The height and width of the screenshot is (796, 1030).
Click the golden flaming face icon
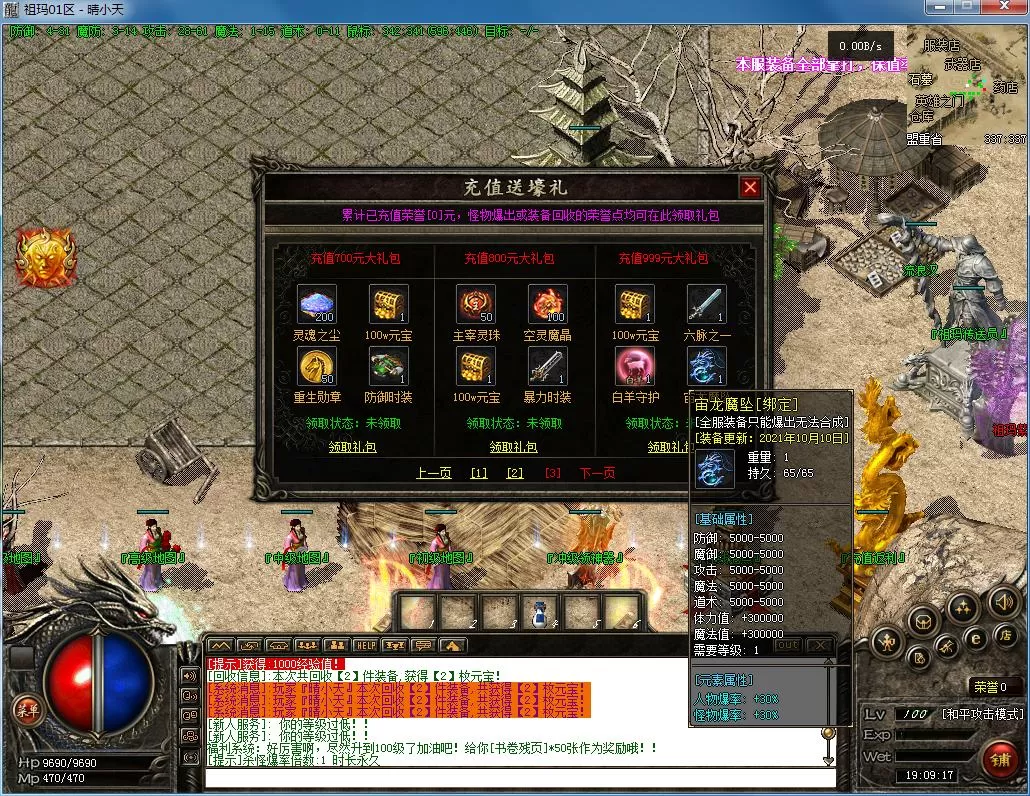(44, 256)
